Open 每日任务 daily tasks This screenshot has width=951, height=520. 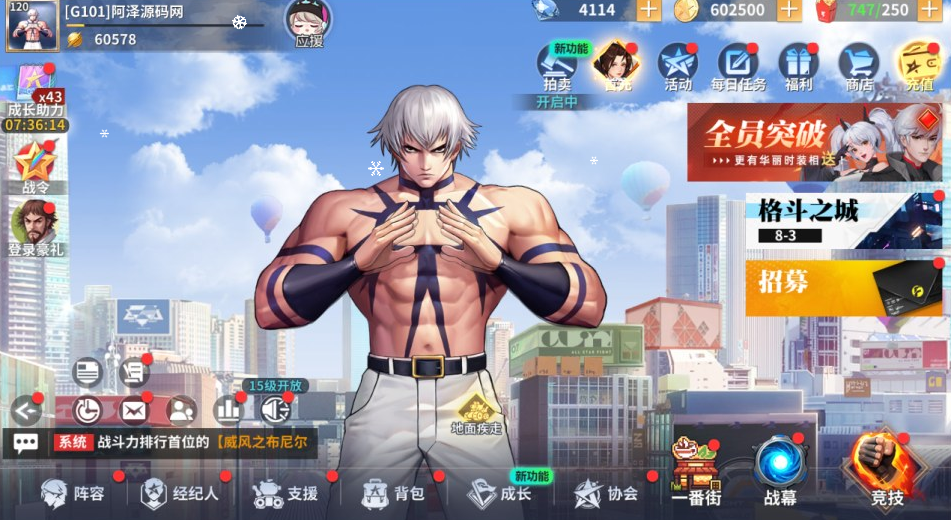(738, 64)
